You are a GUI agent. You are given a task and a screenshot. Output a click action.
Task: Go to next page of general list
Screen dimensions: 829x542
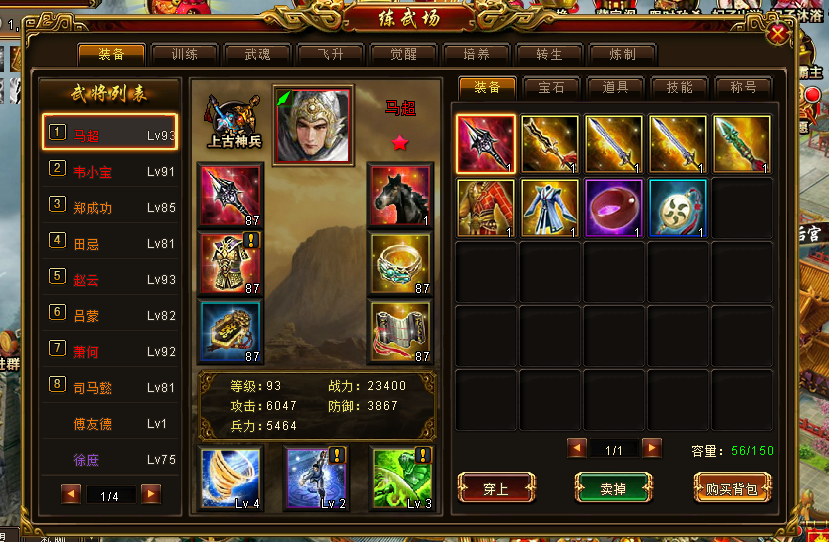click(x=151, y=494)
